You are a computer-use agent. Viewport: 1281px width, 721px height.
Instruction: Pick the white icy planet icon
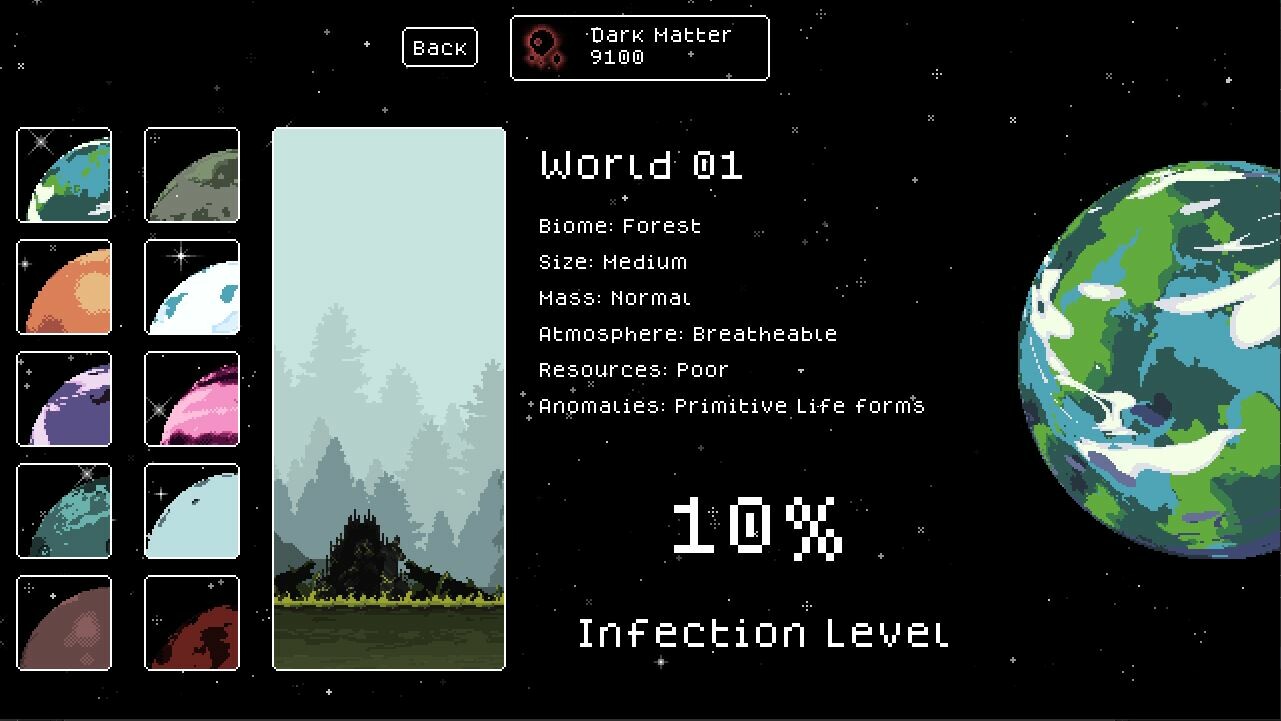pyautogui.click(x=191, y=288)
